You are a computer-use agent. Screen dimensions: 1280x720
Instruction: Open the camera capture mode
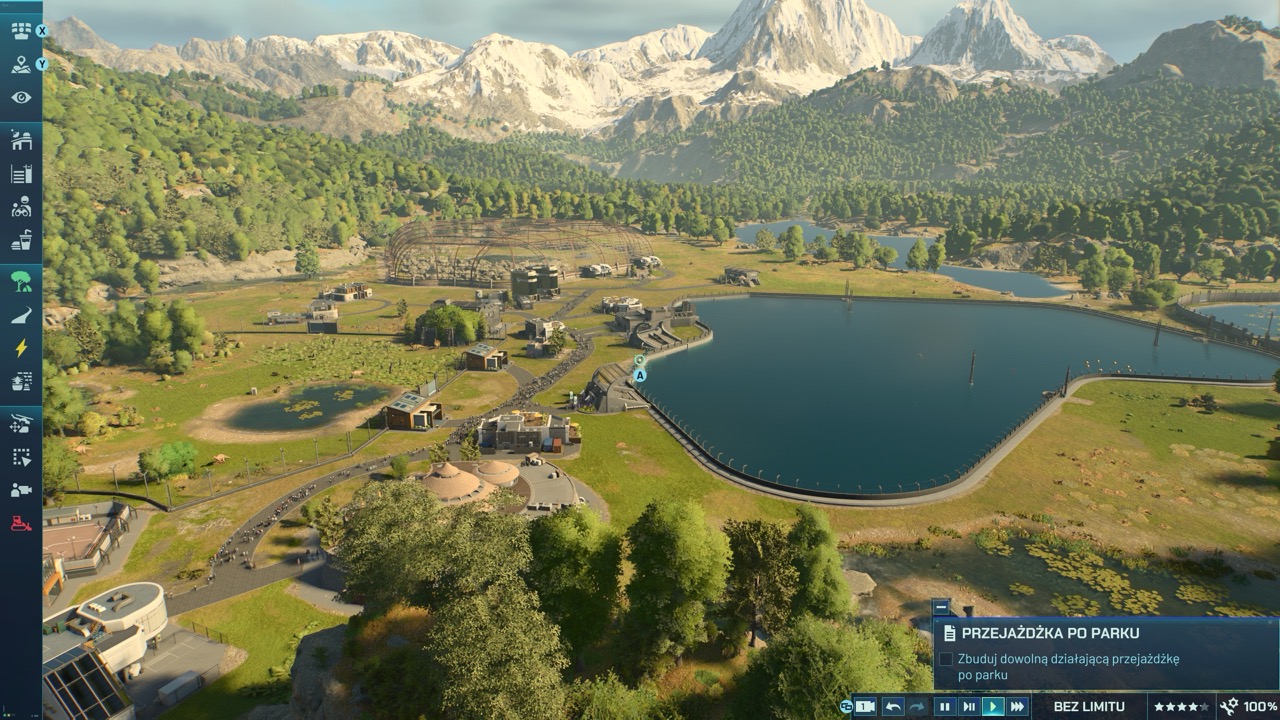21,490
